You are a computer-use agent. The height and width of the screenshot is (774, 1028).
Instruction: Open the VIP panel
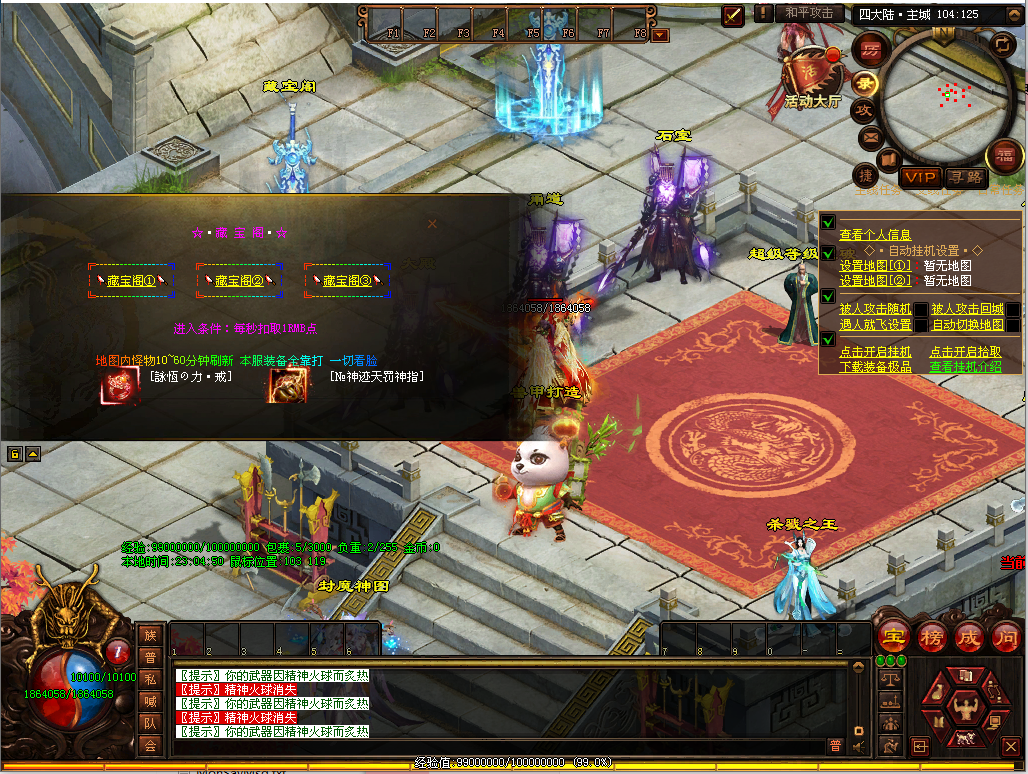click(920, 178)
